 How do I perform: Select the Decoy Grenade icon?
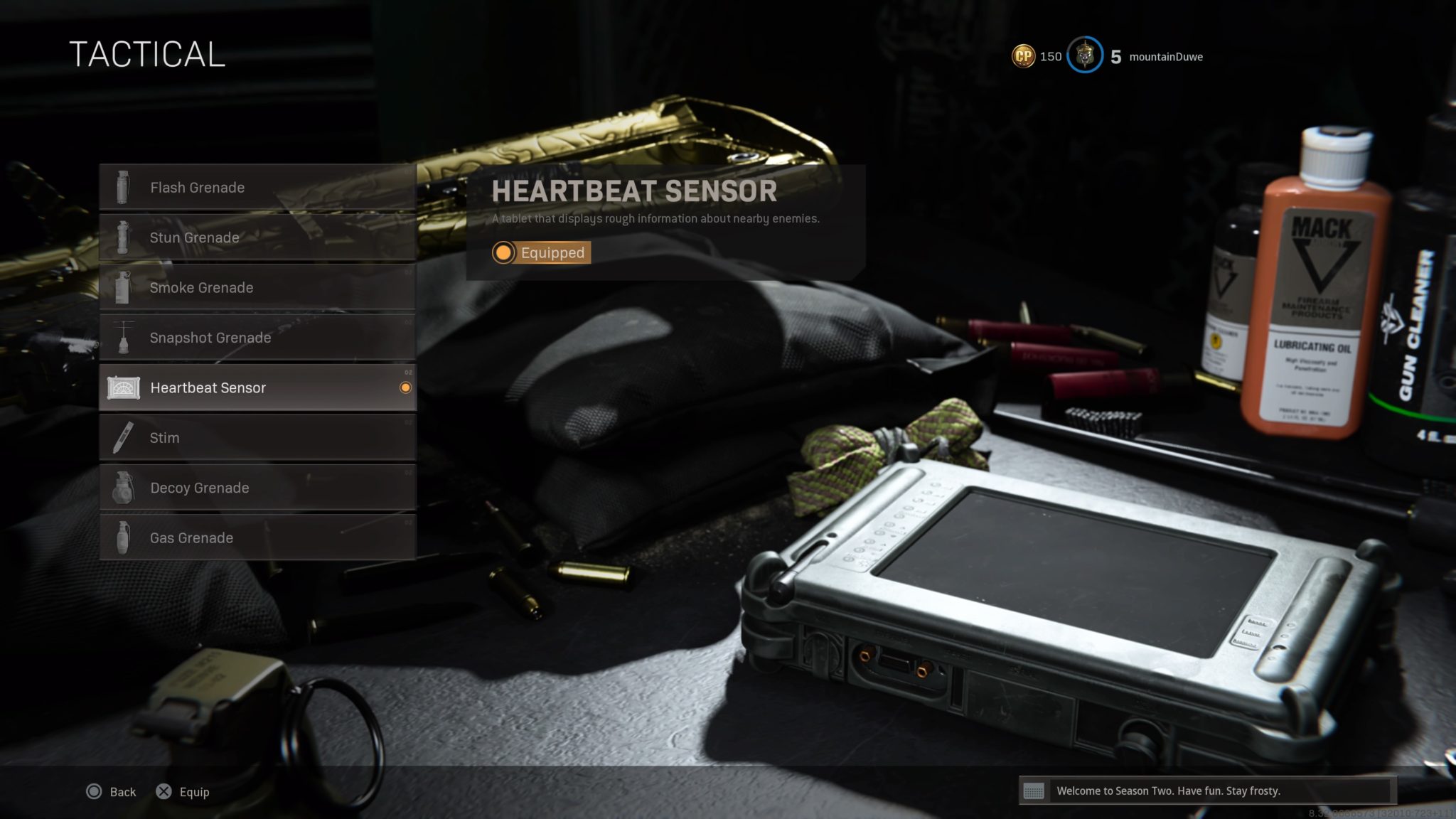click(124, 488)
